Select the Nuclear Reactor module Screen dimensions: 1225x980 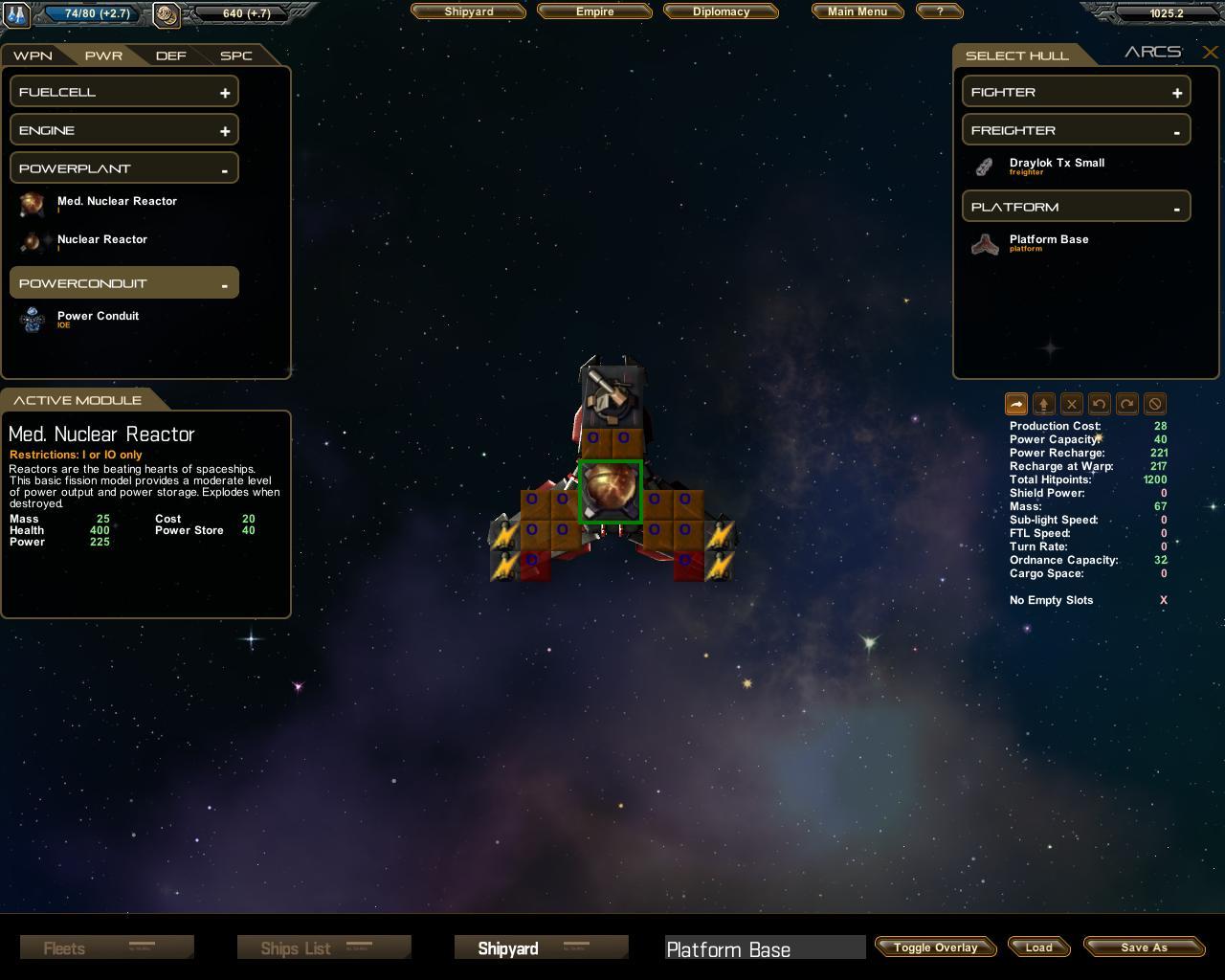(101, 239)
